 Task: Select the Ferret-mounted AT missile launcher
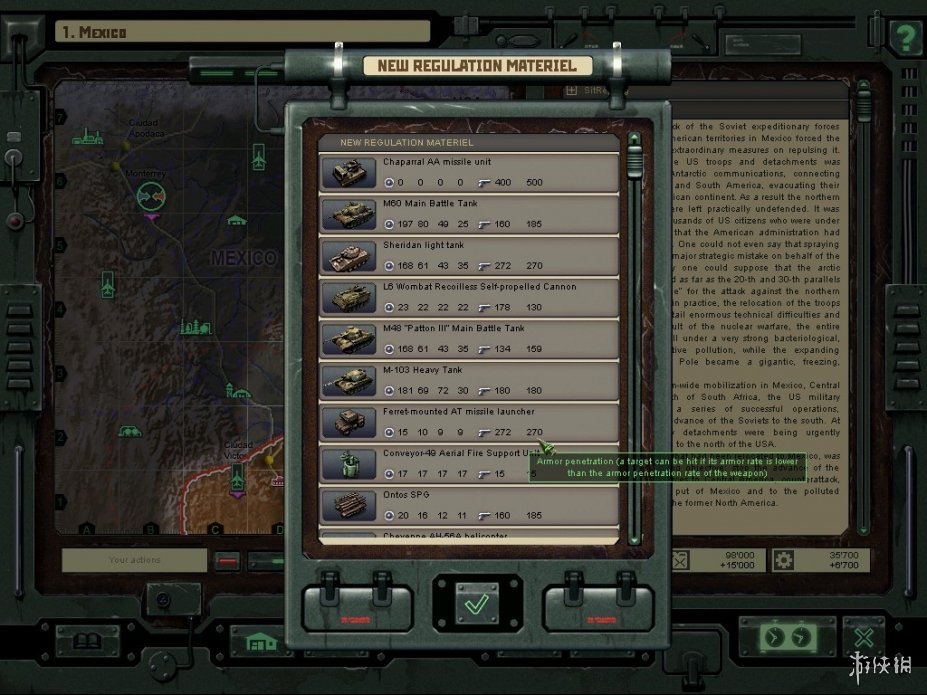pos(469,422)
